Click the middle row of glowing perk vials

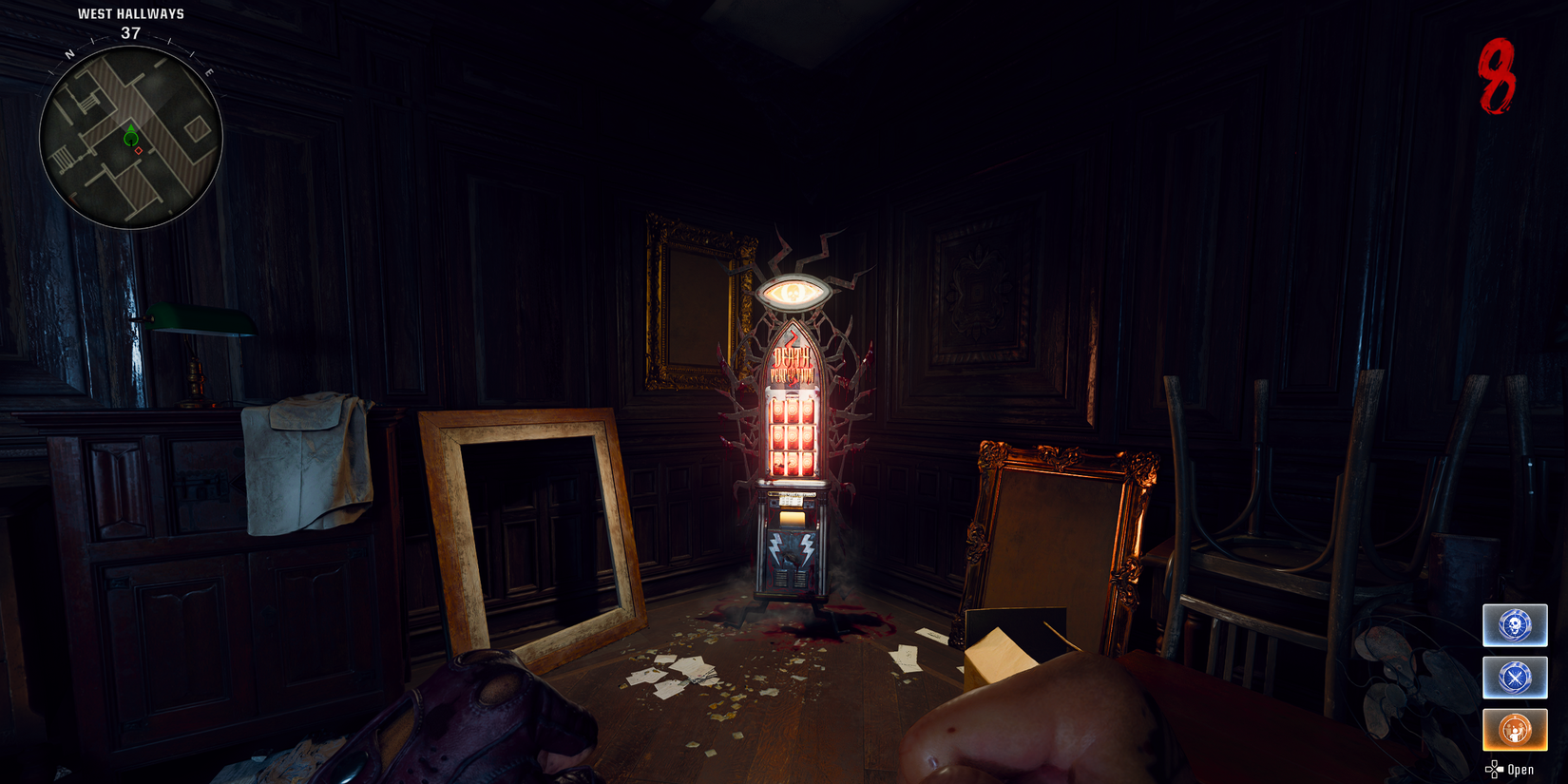(792, 437)
